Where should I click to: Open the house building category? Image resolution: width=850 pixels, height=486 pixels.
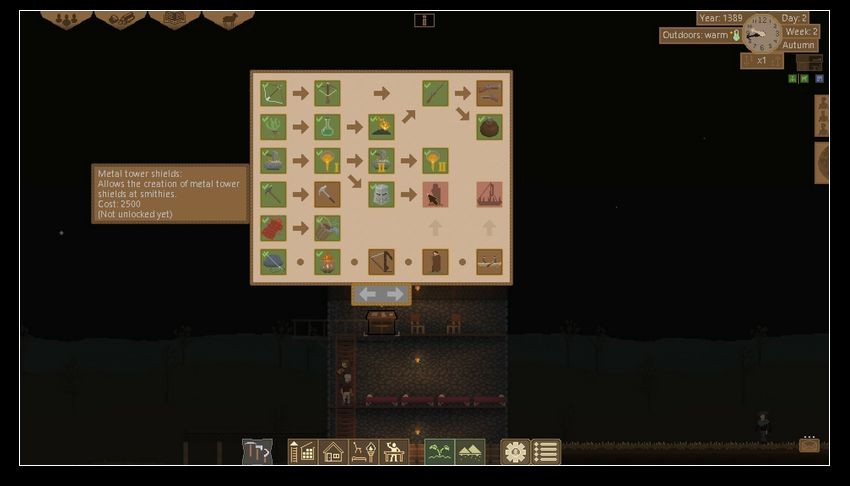[x=333, y=452]
